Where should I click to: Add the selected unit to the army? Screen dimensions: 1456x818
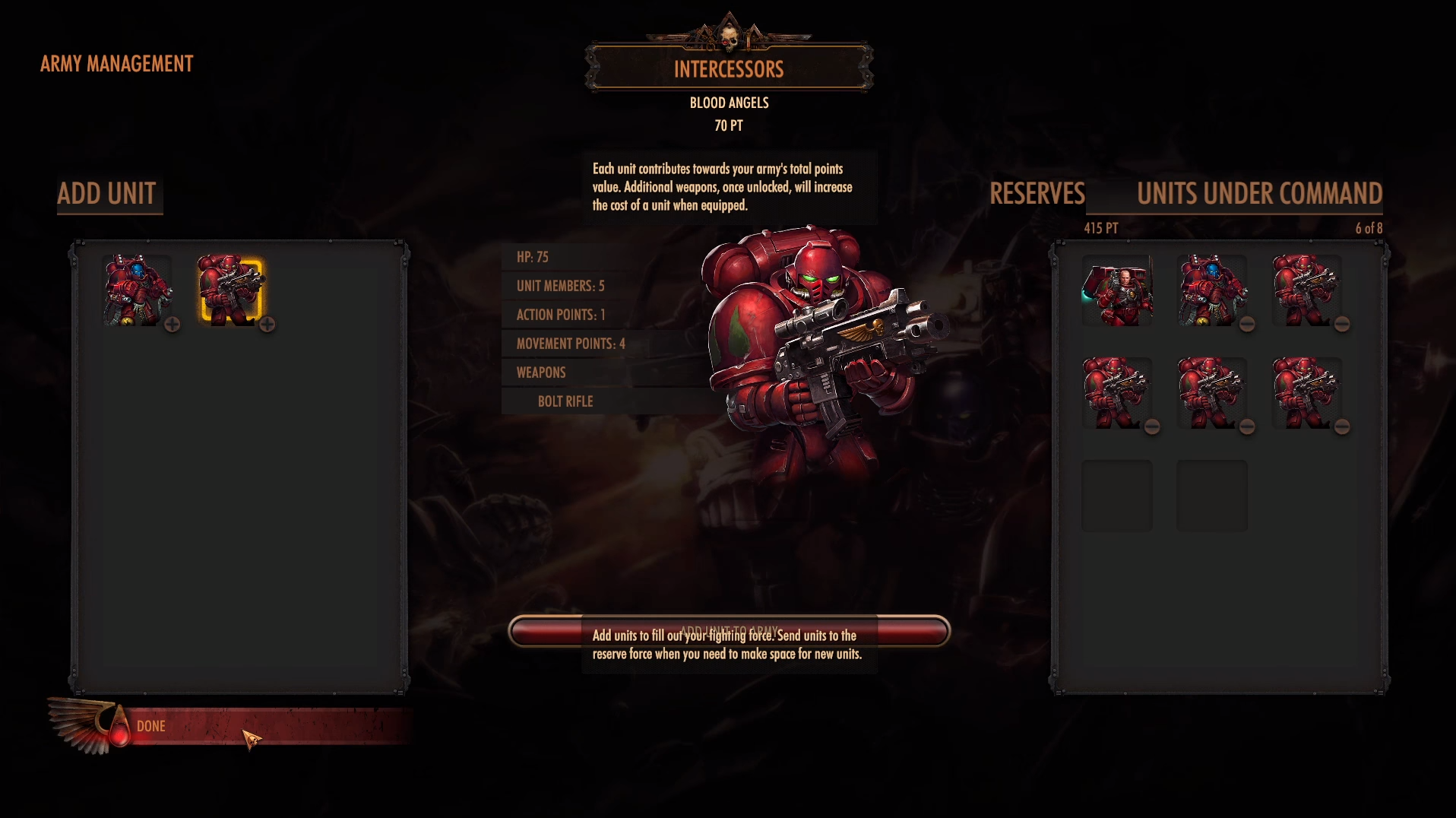[729, 632]
